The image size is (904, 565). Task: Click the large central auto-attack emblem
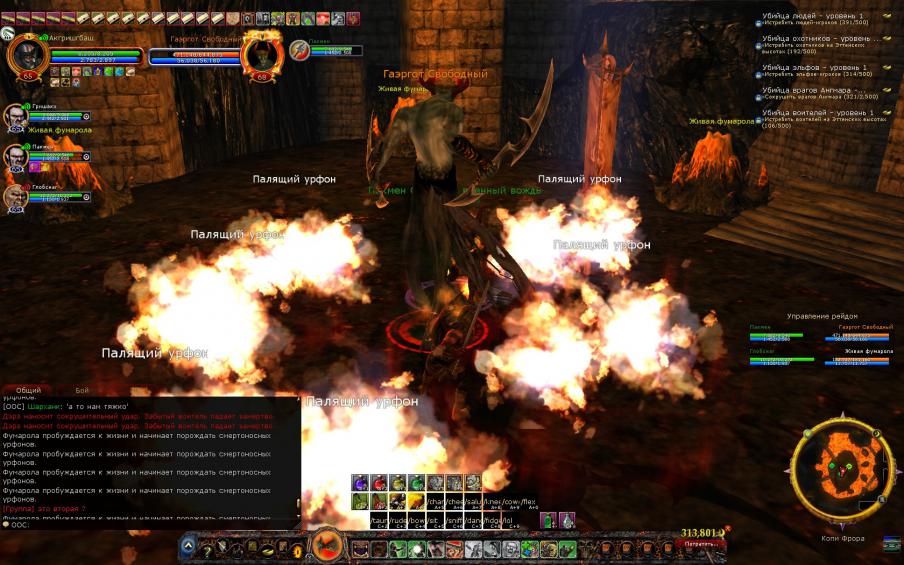[x=326, y=546]
